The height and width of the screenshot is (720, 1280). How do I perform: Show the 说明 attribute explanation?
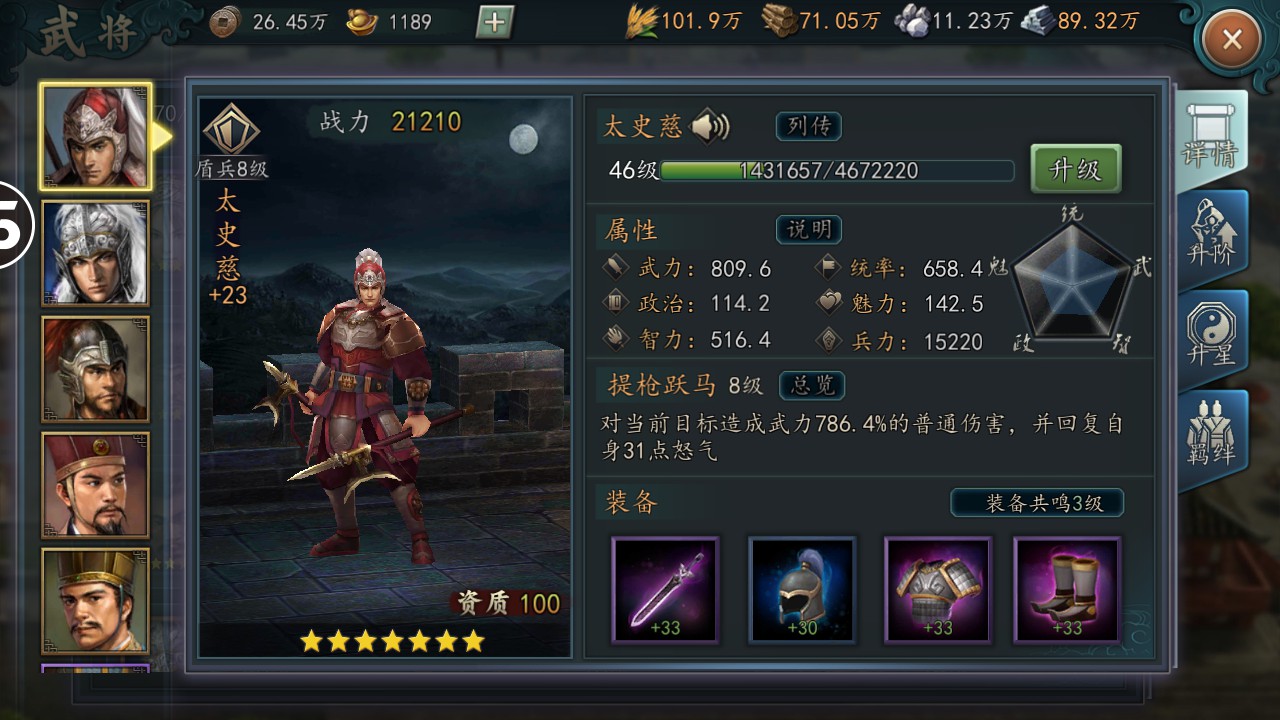(x=808, y=229)
